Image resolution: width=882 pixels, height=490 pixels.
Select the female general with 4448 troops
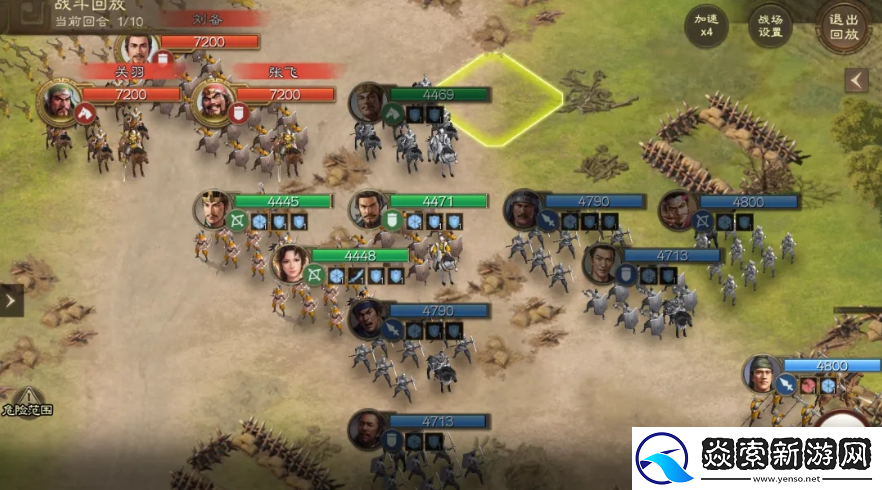(290, 262)
